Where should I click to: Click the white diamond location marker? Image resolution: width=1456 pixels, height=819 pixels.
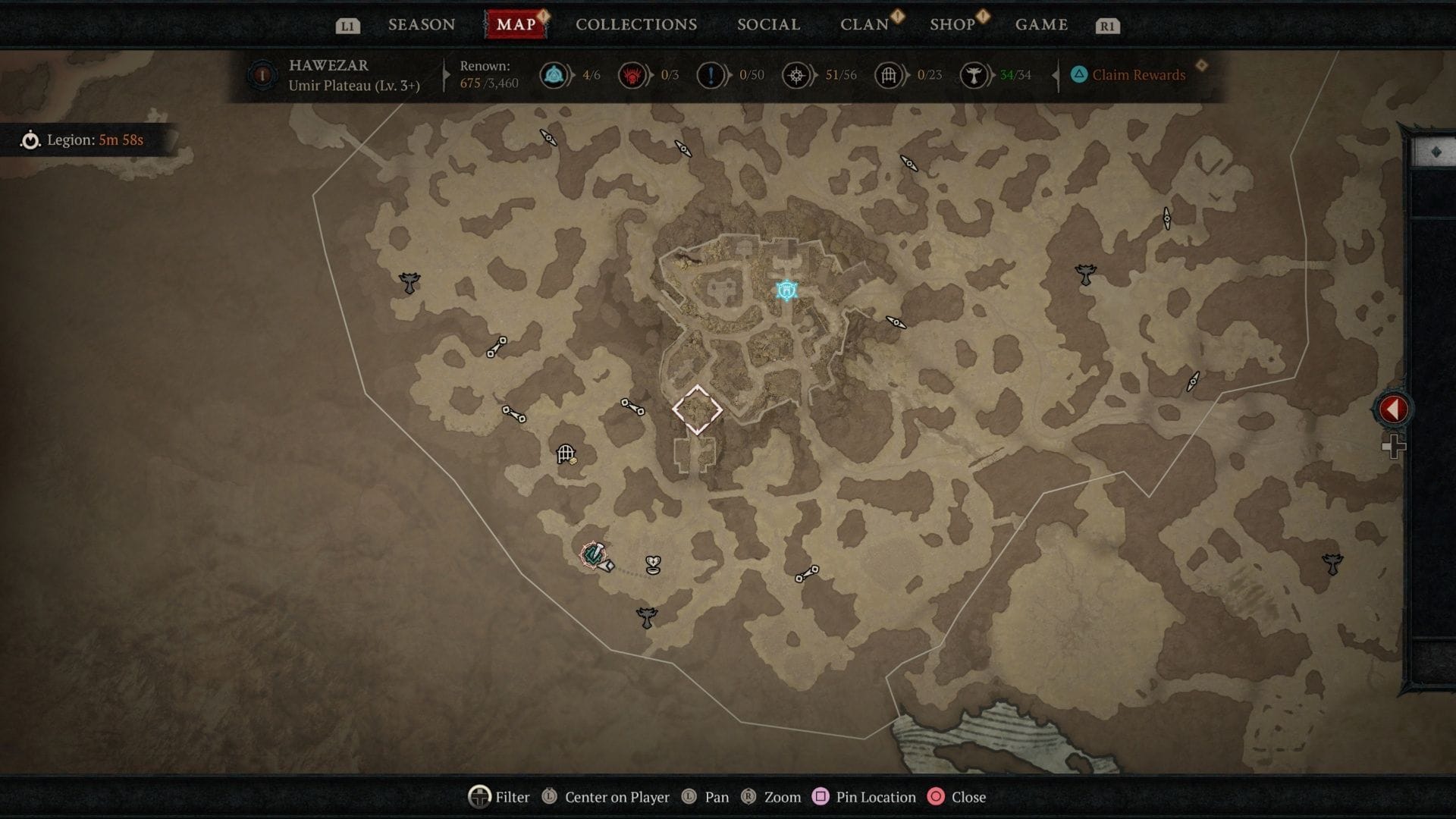(697, 409)
